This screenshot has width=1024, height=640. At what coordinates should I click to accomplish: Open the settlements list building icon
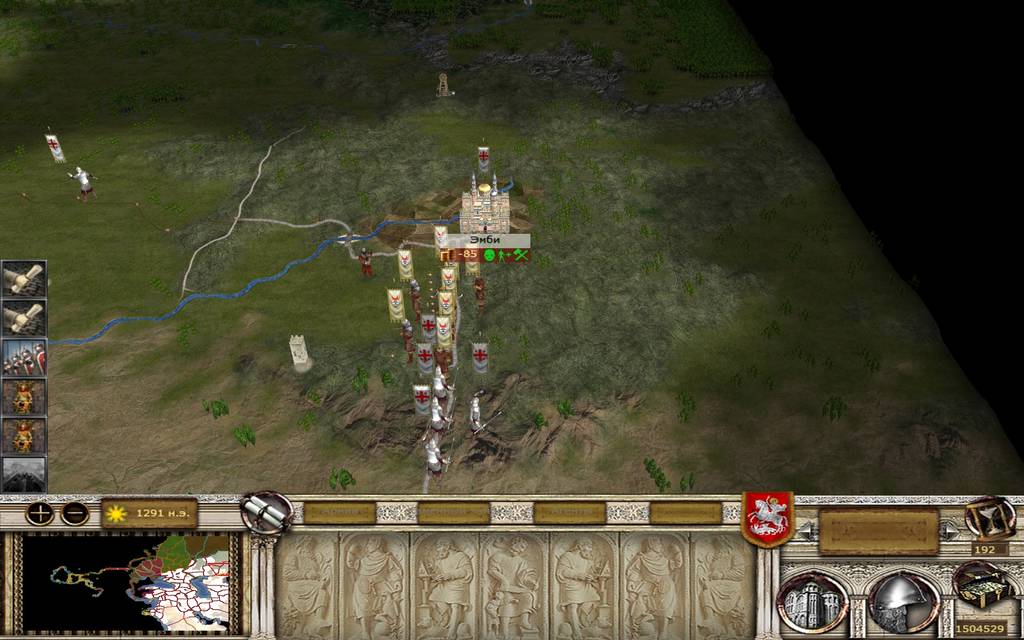point(811,601)
